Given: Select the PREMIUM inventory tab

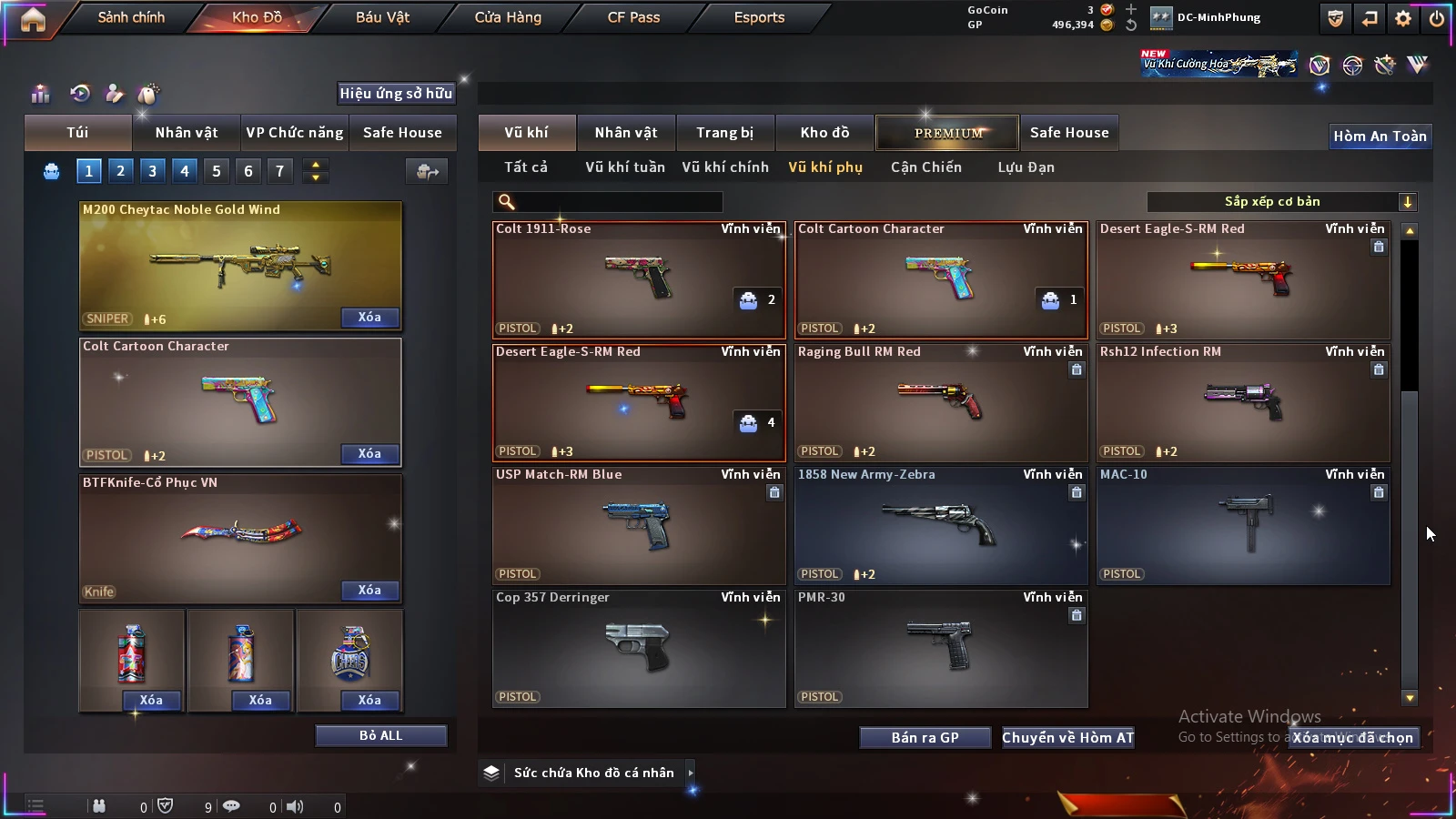Looking at the screenshot, I should coord(948,133).
